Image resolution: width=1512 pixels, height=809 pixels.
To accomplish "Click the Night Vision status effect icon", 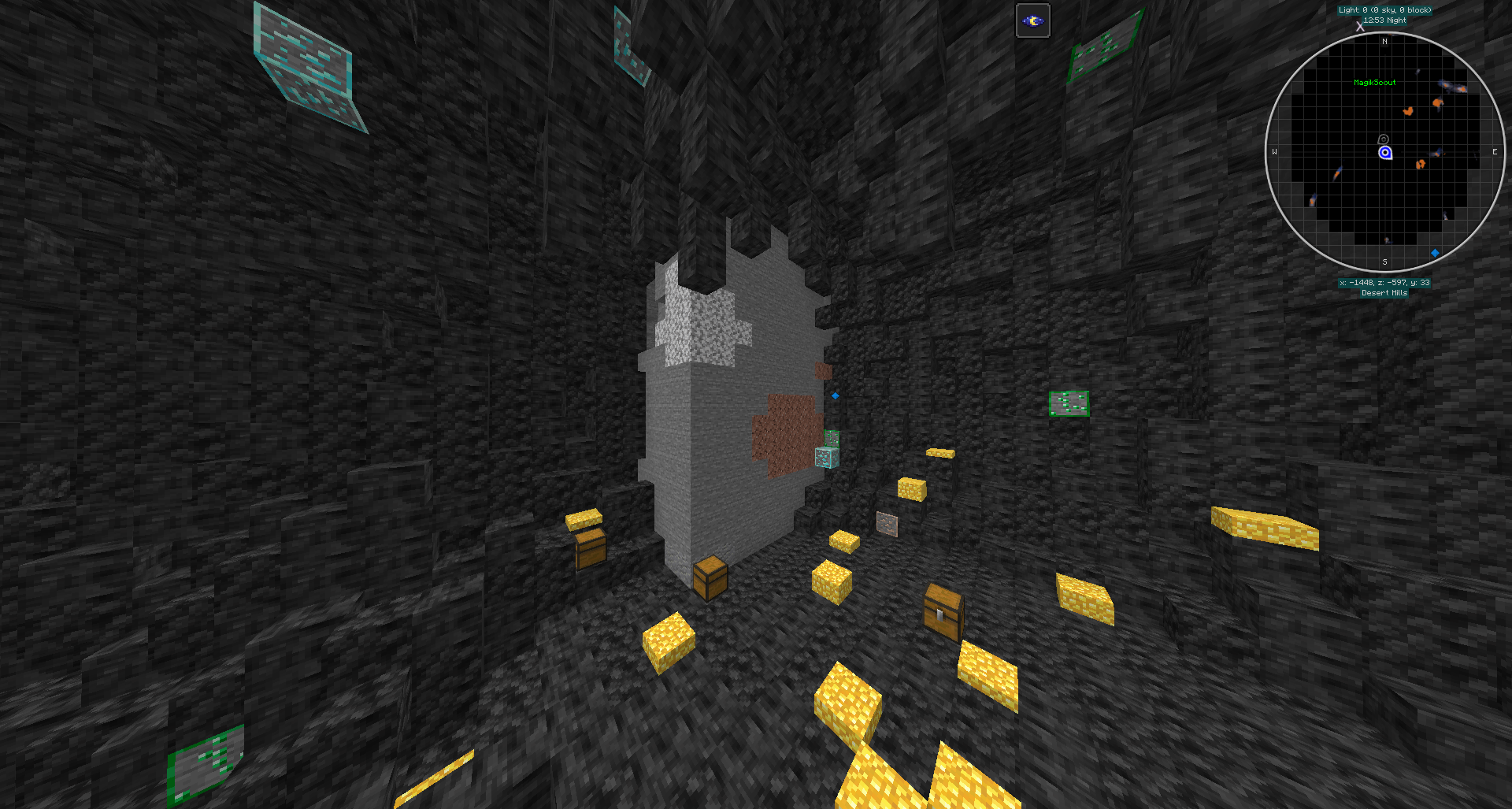I will pos(1032,20).
